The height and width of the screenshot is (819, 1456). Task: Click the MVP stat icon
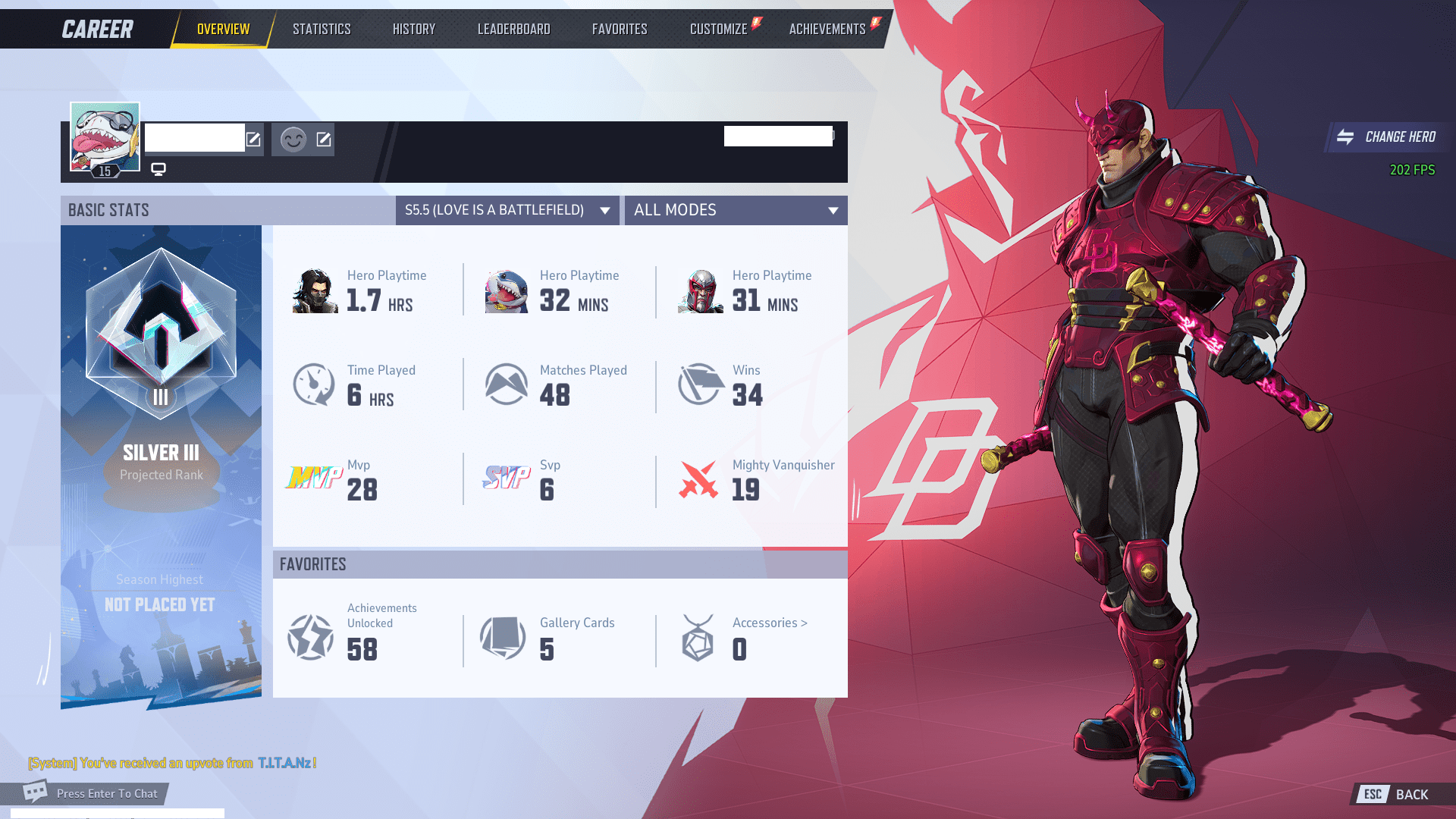coord(313,479)
